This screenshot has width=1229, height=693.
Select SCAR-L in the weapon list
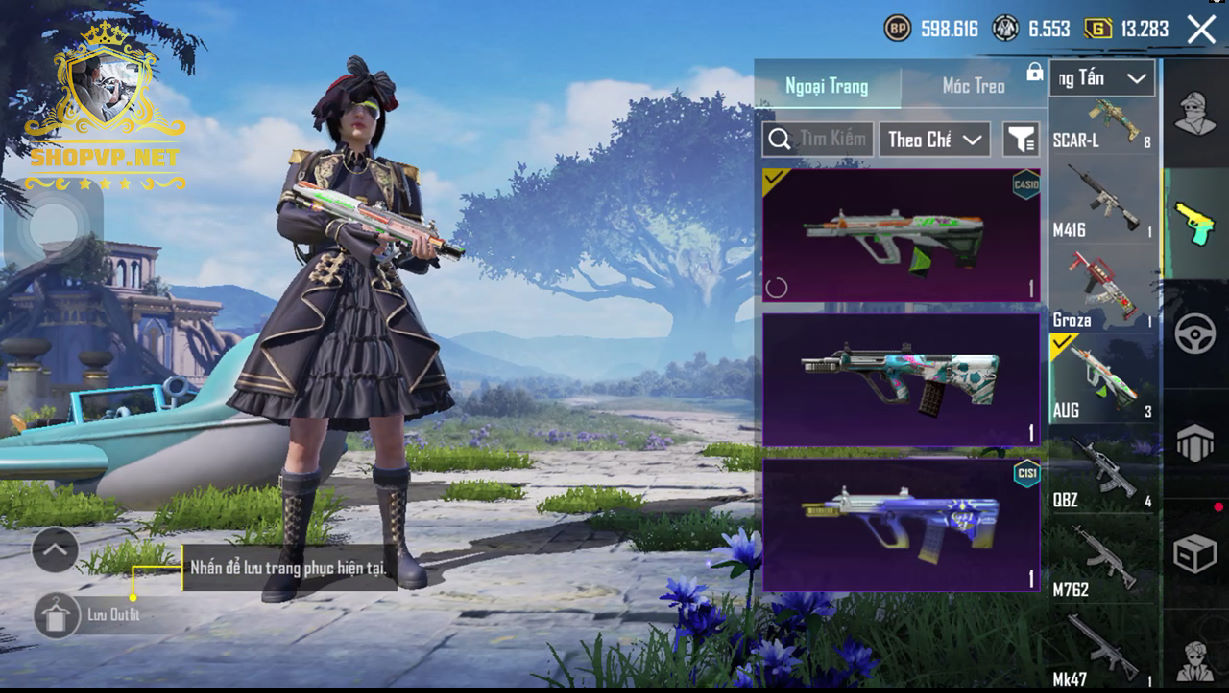coord(1103,126)
